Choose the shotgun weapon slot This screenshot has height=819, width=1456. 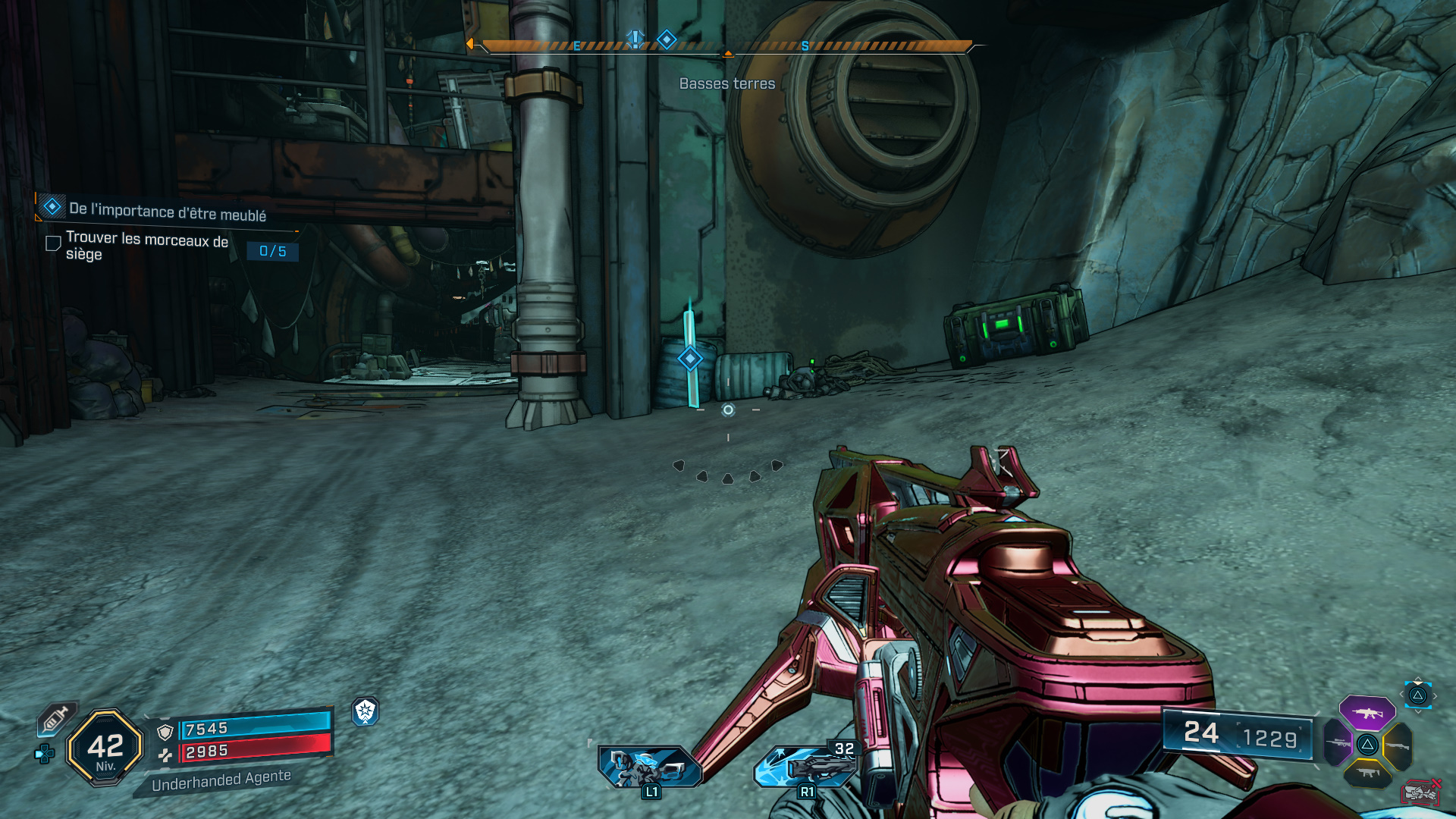(1397, 746)
